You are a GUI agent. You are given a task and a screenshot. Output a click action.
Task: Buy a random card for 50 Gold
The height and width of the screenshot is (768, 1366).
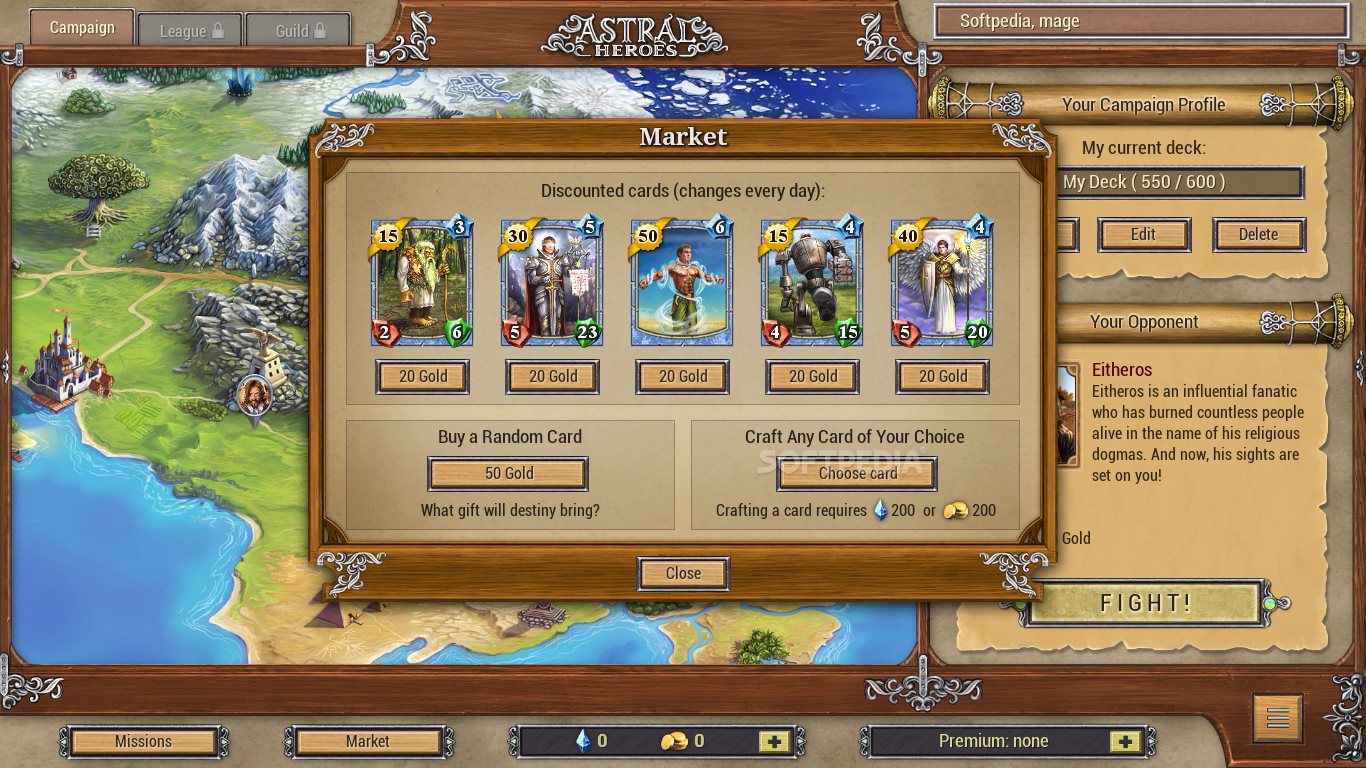(x=508, y=474)
